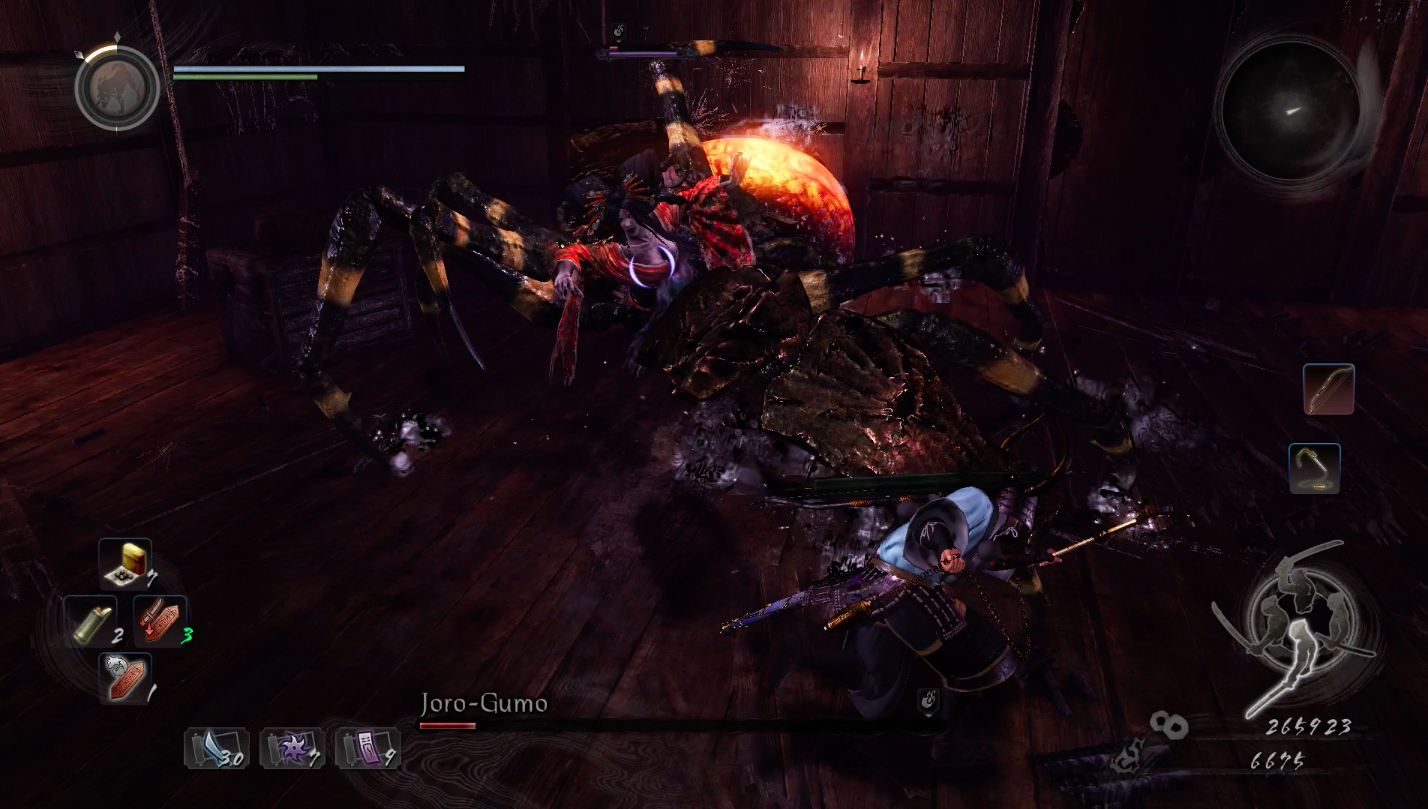Select the purple shuriken scroll slot

tap(292, 748)
